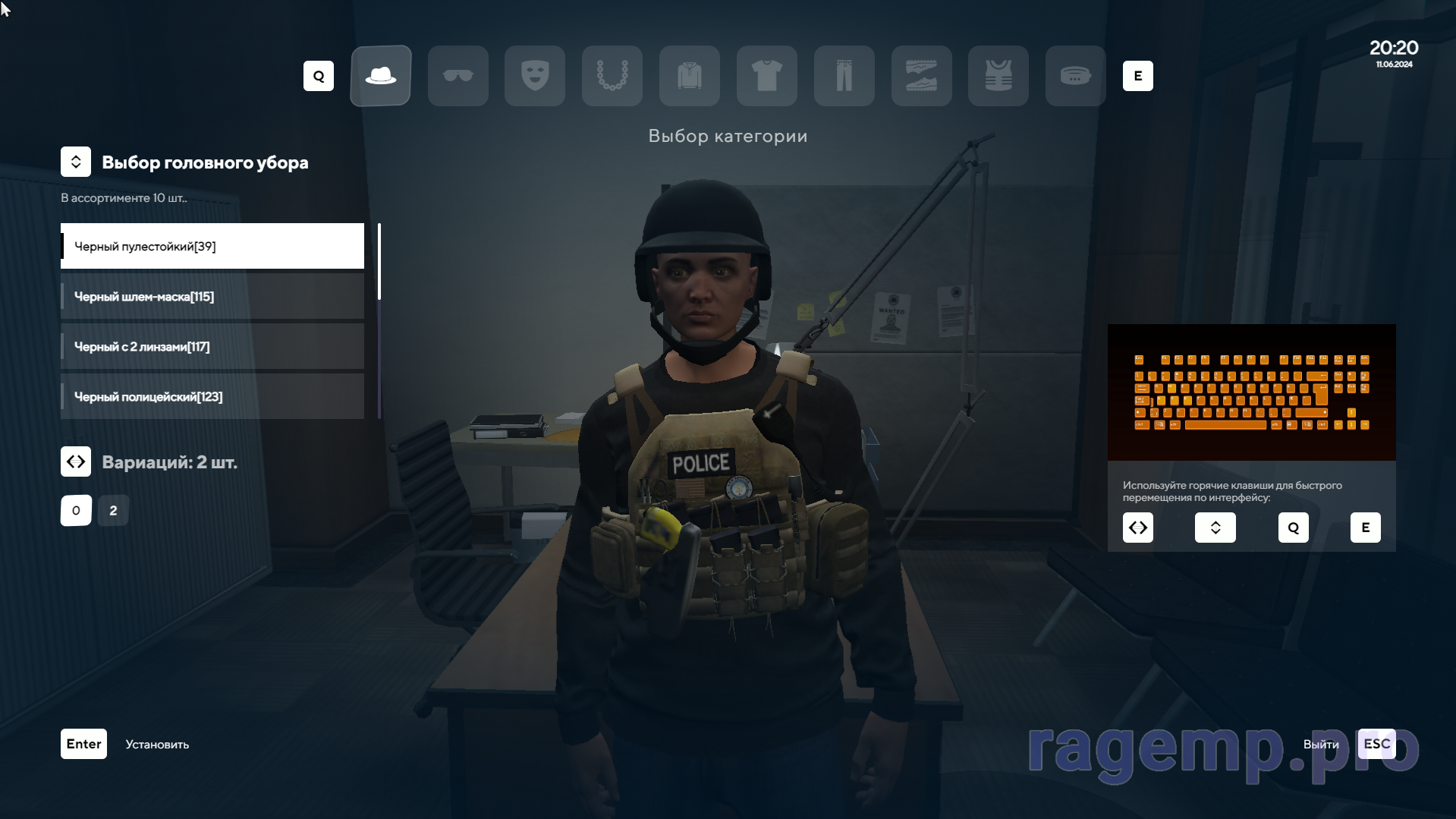This screenshot has height=819, width=1456.
Task: Switch to variation 2
Action: tap(113, 511)
